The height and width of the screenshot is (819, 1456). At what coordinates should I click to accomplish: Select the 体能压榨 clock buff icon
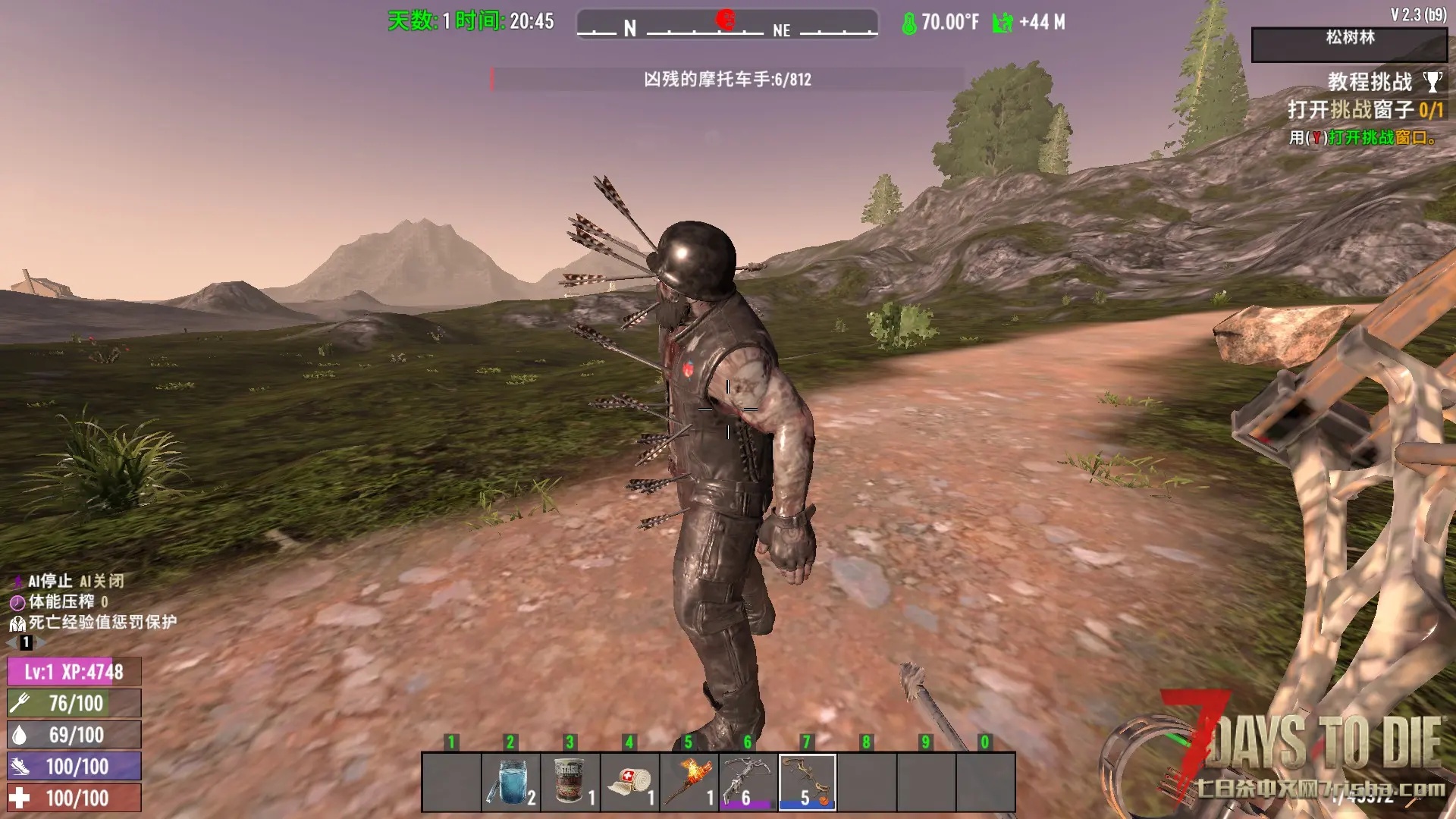[x=17, y=603]
